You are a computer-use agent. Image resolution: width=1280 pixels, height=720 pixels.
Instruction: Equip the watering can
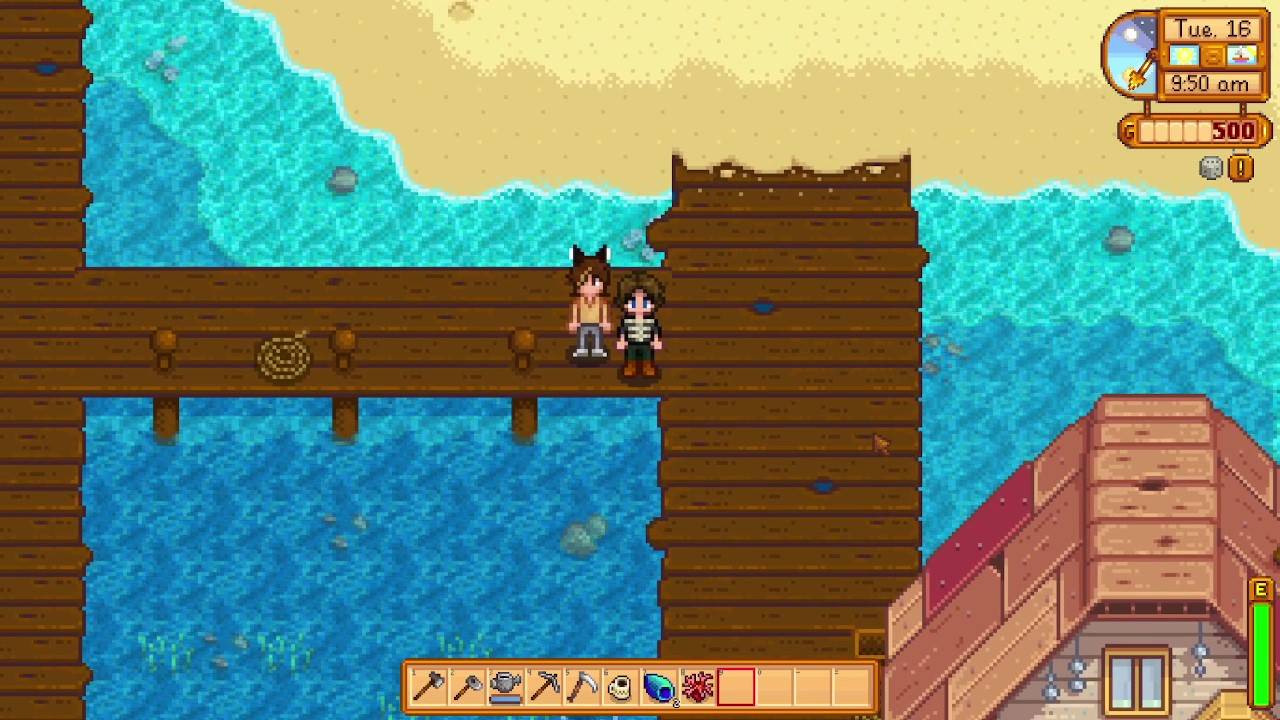[x=506, y=686]
